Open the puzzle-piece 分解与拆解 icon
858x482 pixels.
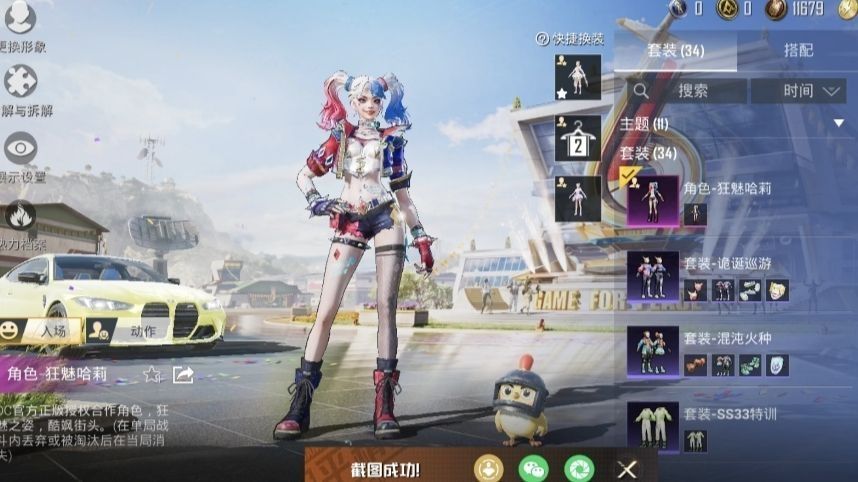tap(20, 82)
